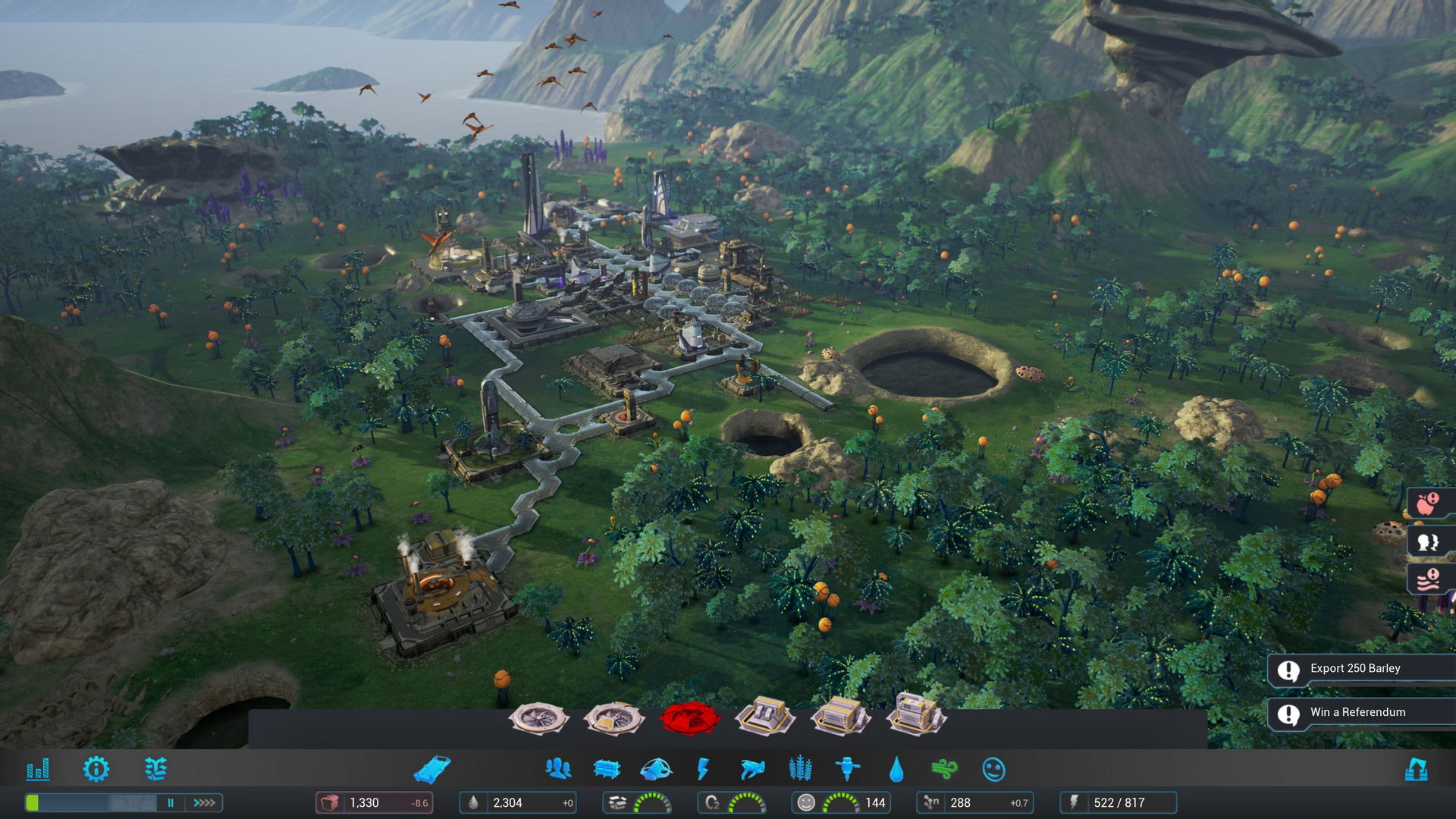
Task: Open the water drop category
Action: click(x=896, y=770)
